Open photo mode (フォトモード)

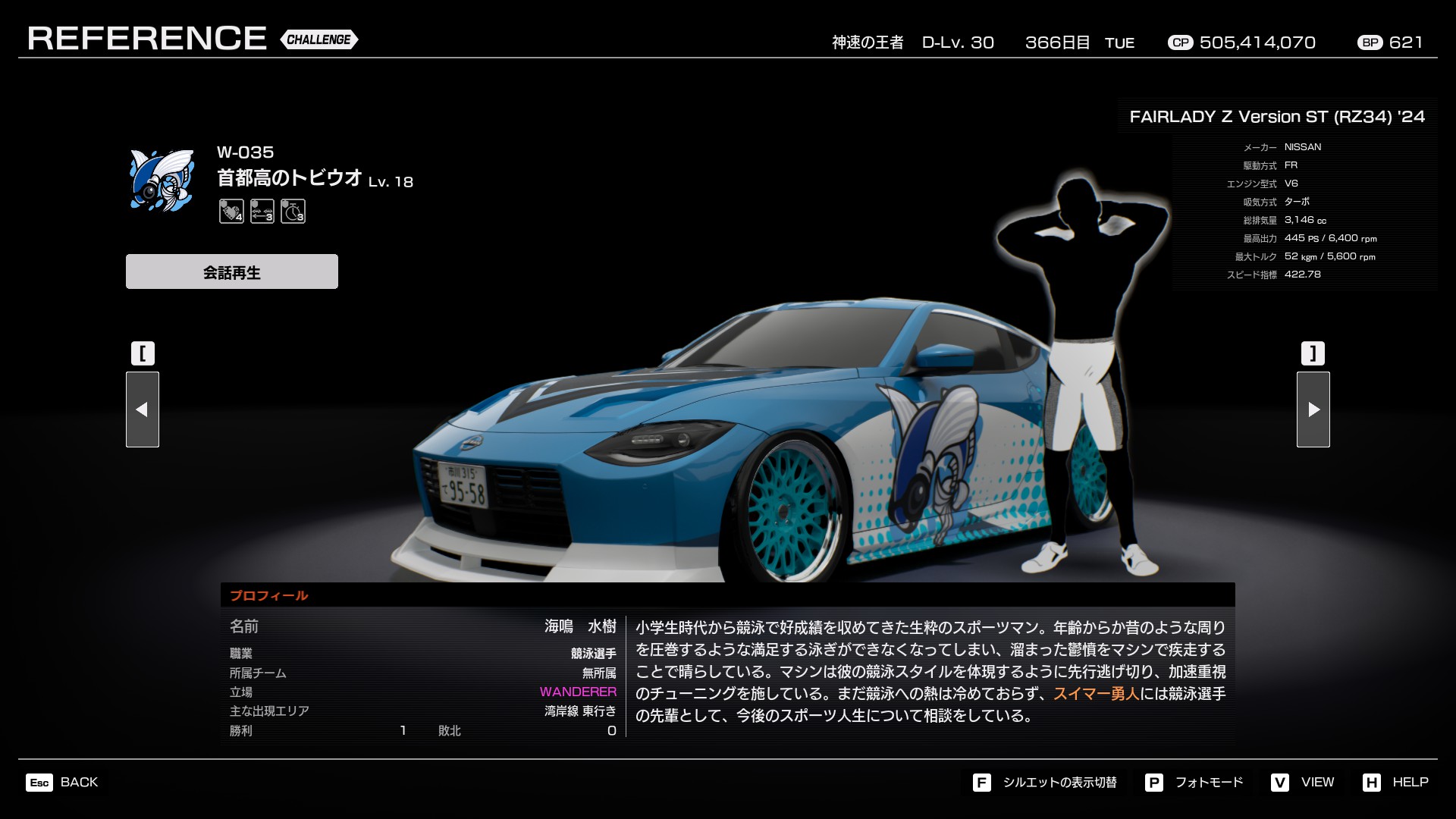coord(1194,782)
